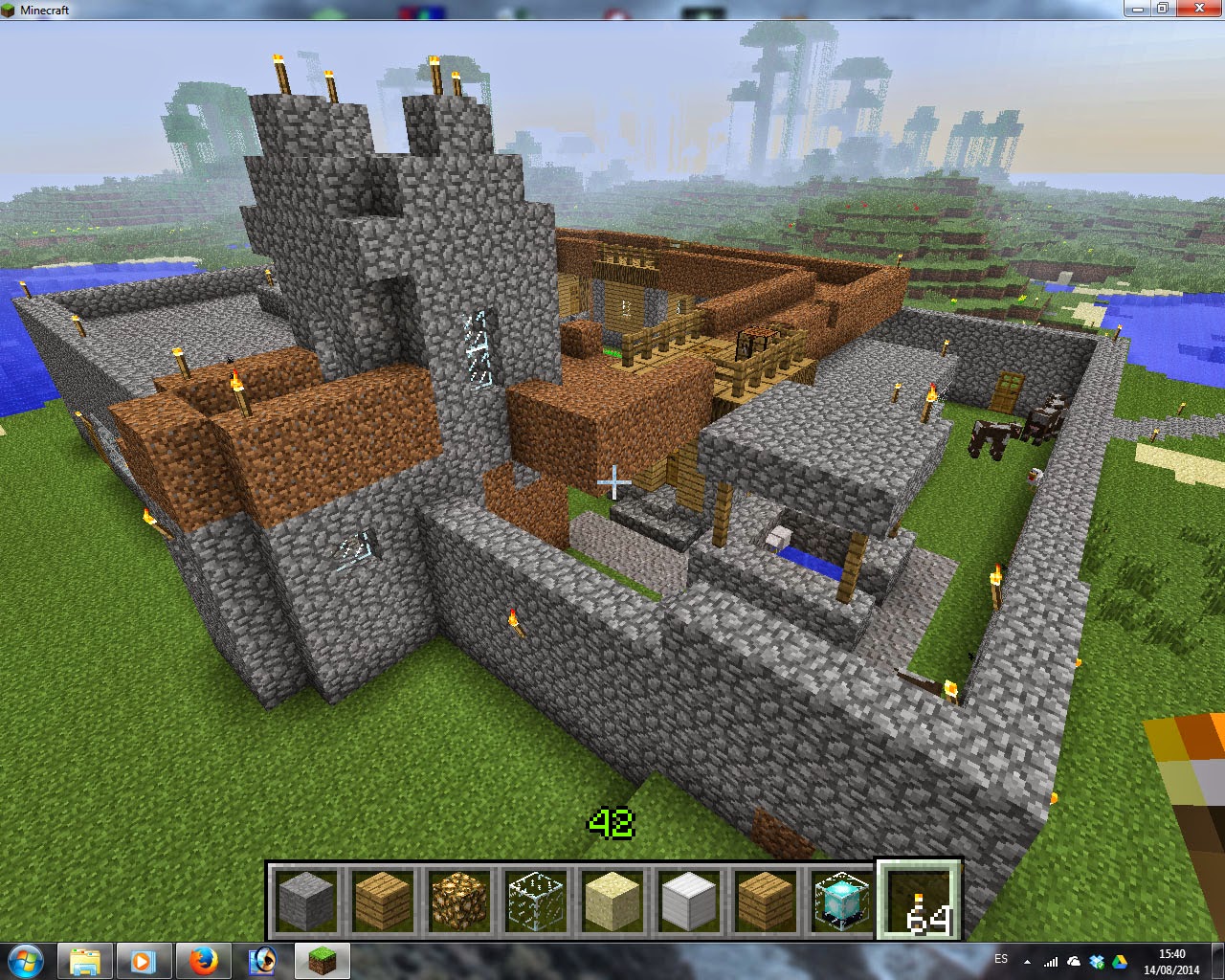Expand the hidden system tray icons

1027,961
